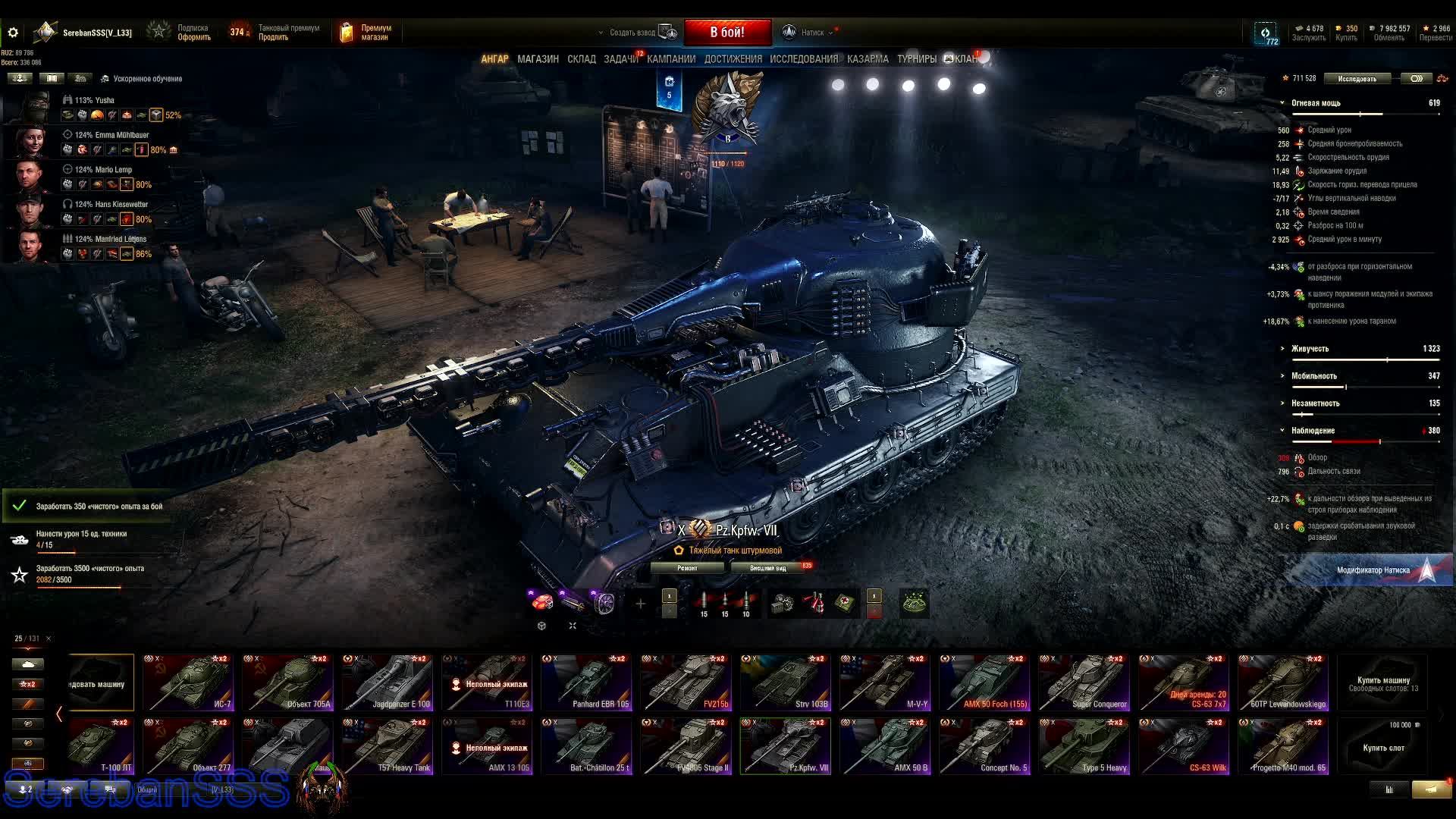The image size is (1456, 819).
Task: Click «Купить слот» tile
Action: [x=1383, y=747]
